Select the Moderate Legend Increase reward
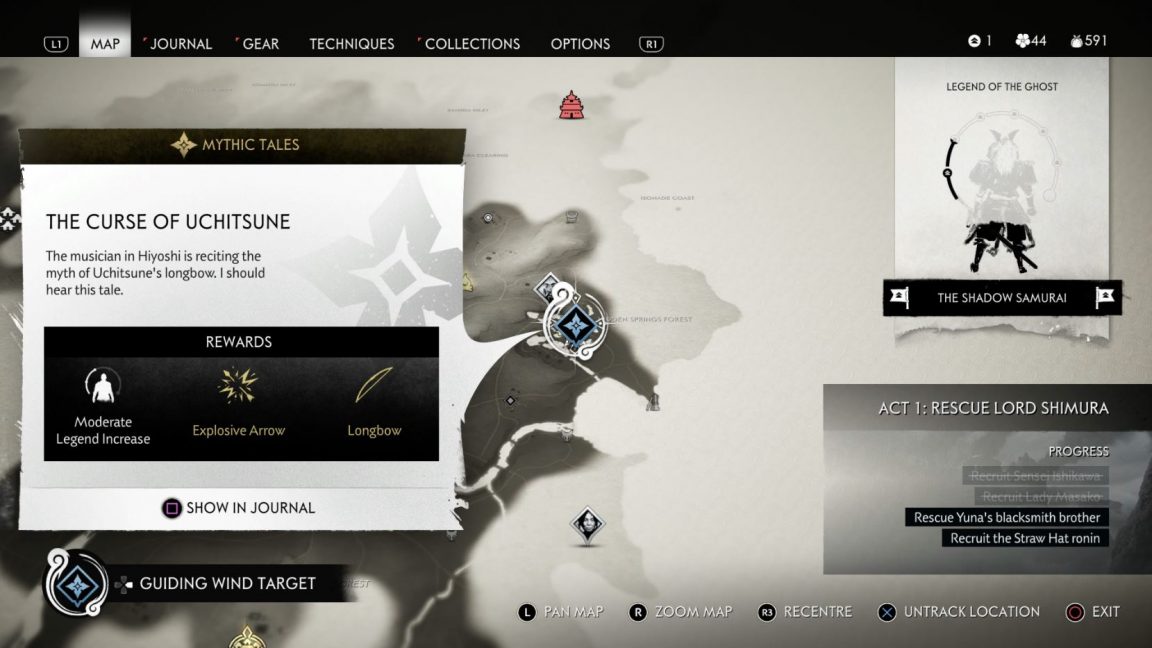The width and height of the screenshot is (1152, 648). 103,405
